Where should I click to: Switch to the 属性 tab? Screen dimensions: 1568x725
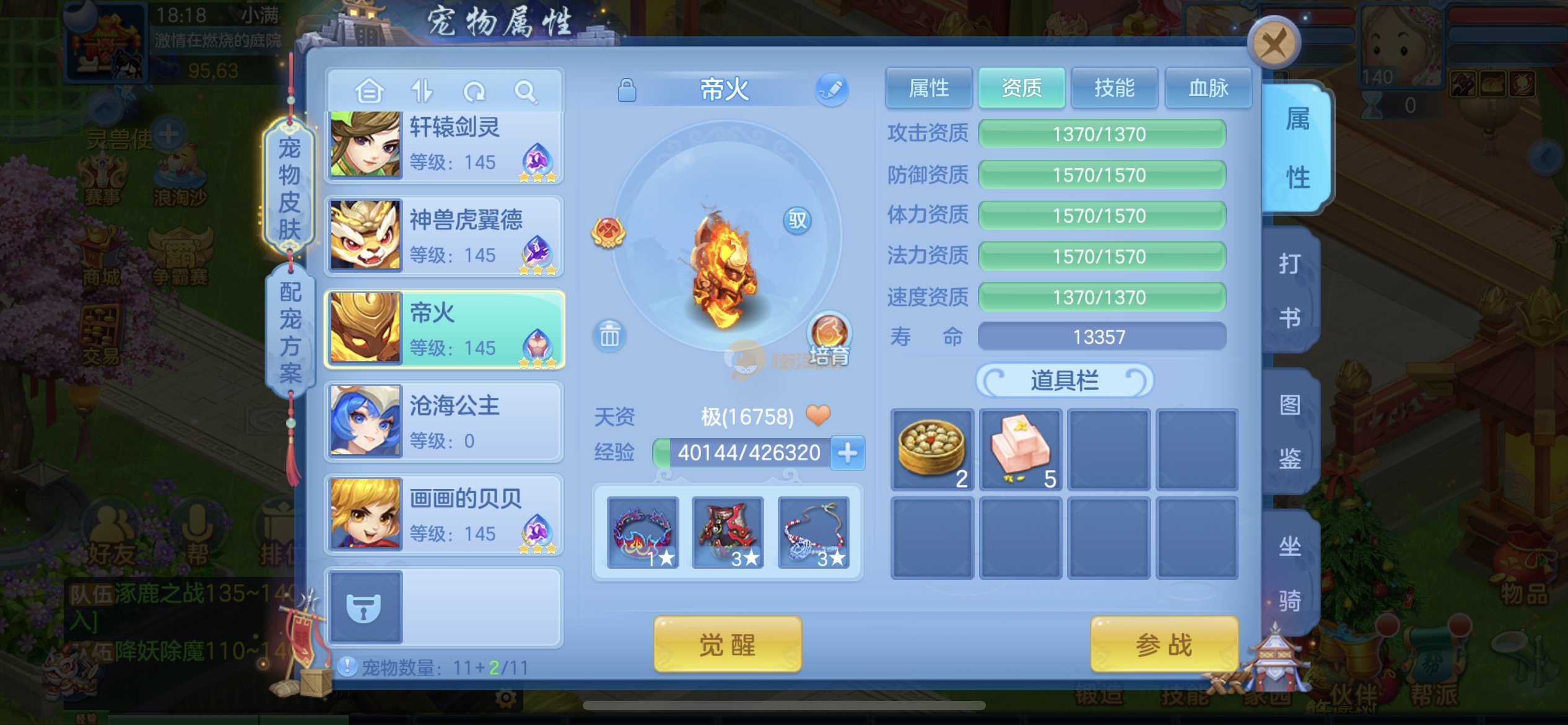[928, 88]
